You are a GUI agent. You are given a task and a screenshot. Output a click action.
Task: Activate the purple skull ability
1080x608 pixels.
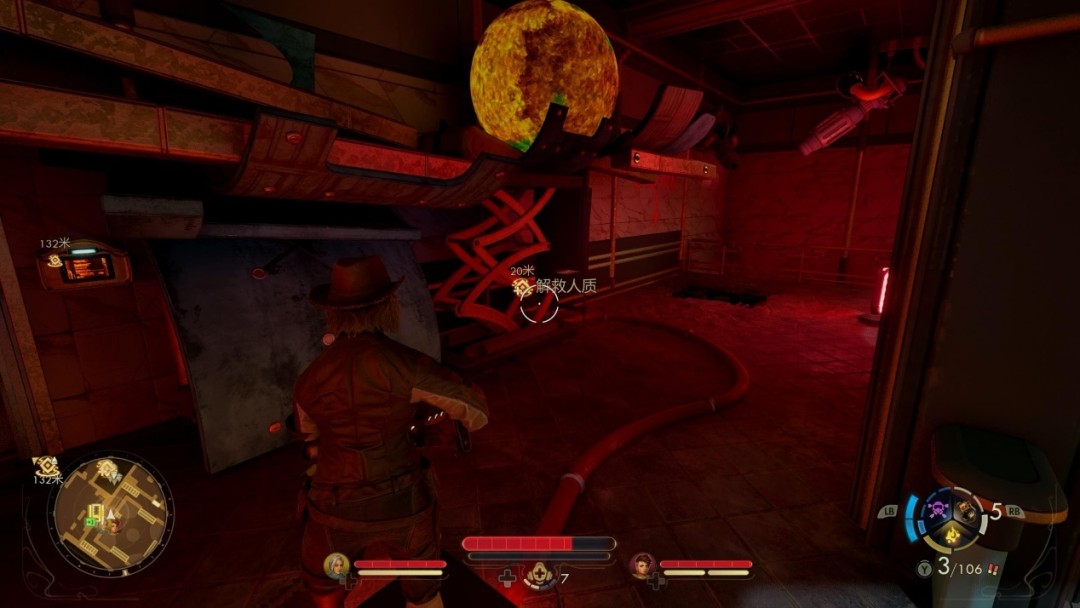pyautogui.click(x=938, y=509)
